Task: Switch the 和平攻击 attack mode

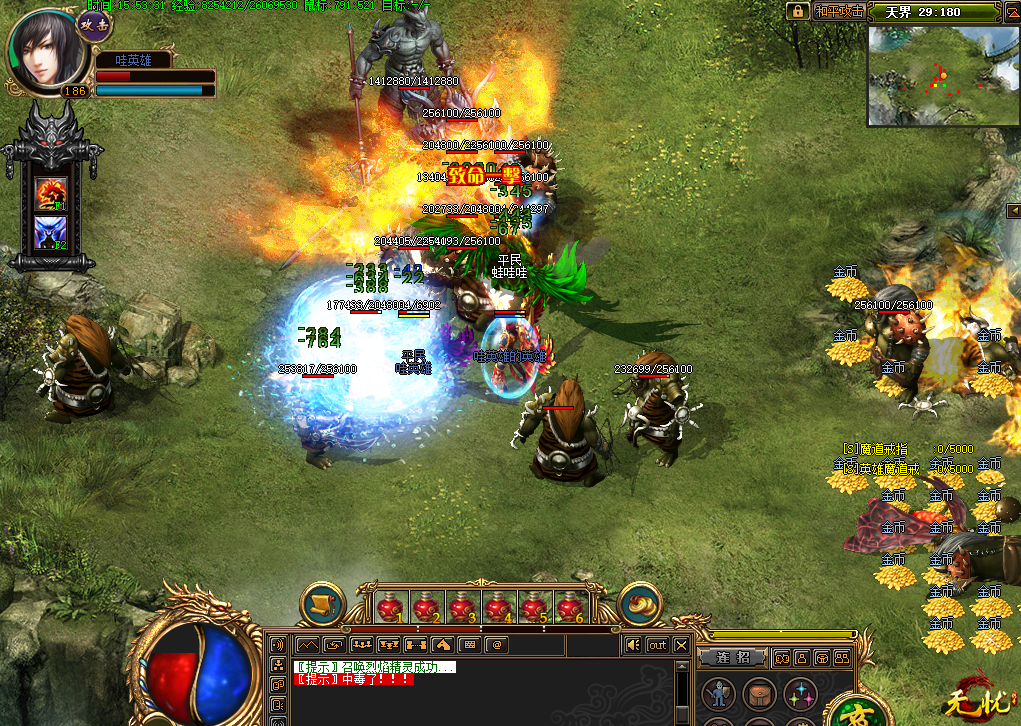Action: pos(836,11)
